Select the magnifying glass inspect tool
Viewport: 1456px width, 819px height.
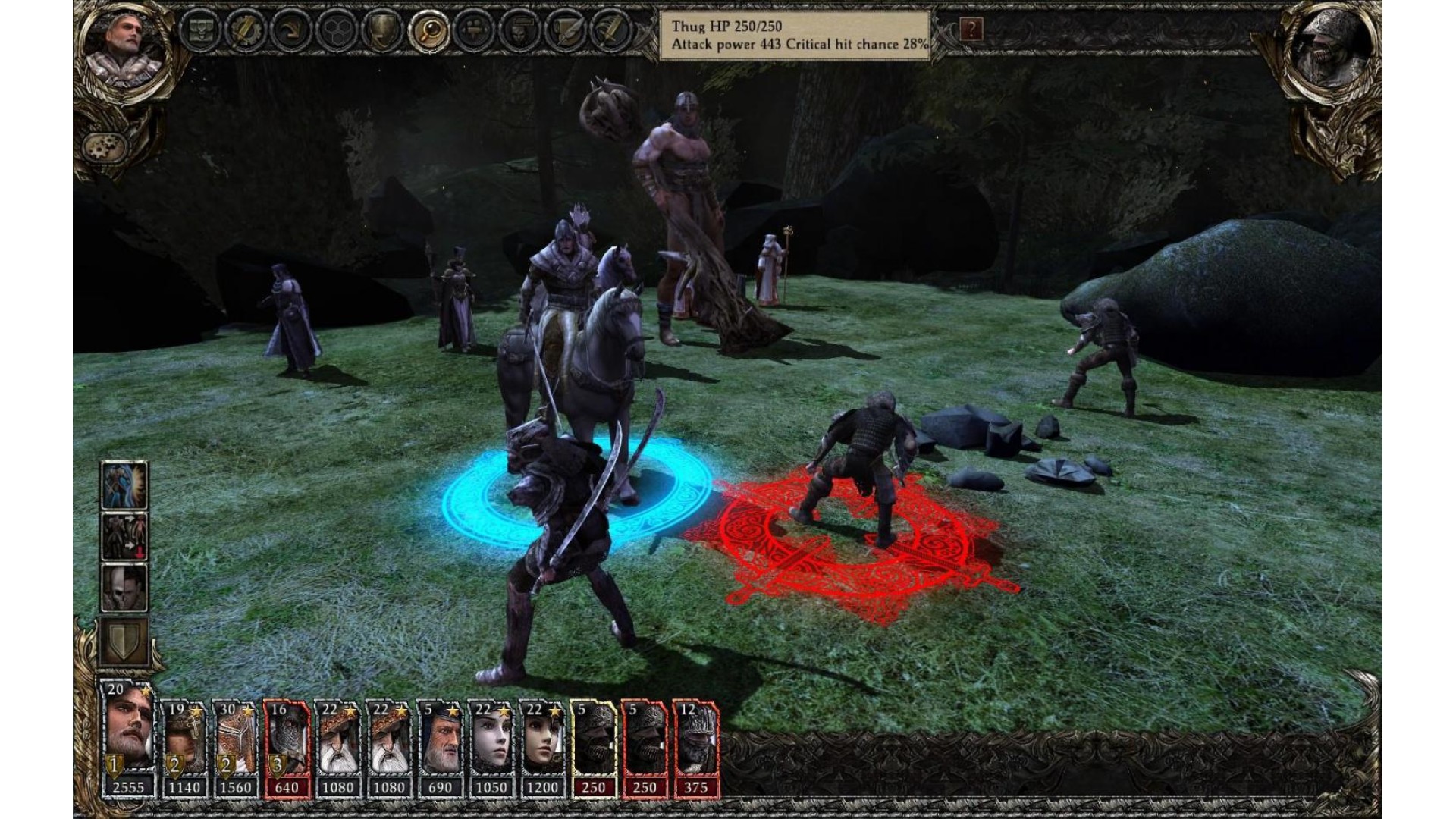click(x=428, y=31)
